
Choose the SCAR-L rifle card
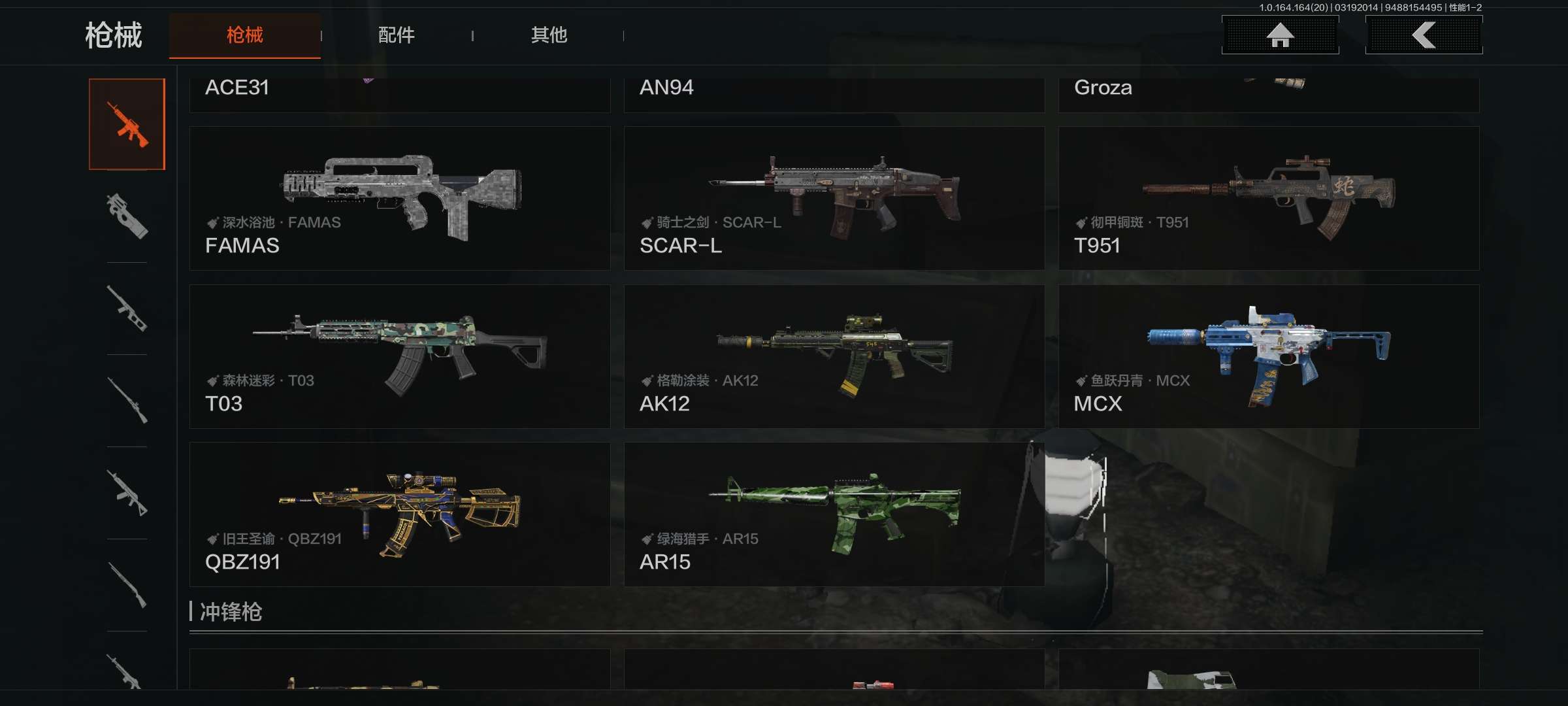click(x=834, y=198)
